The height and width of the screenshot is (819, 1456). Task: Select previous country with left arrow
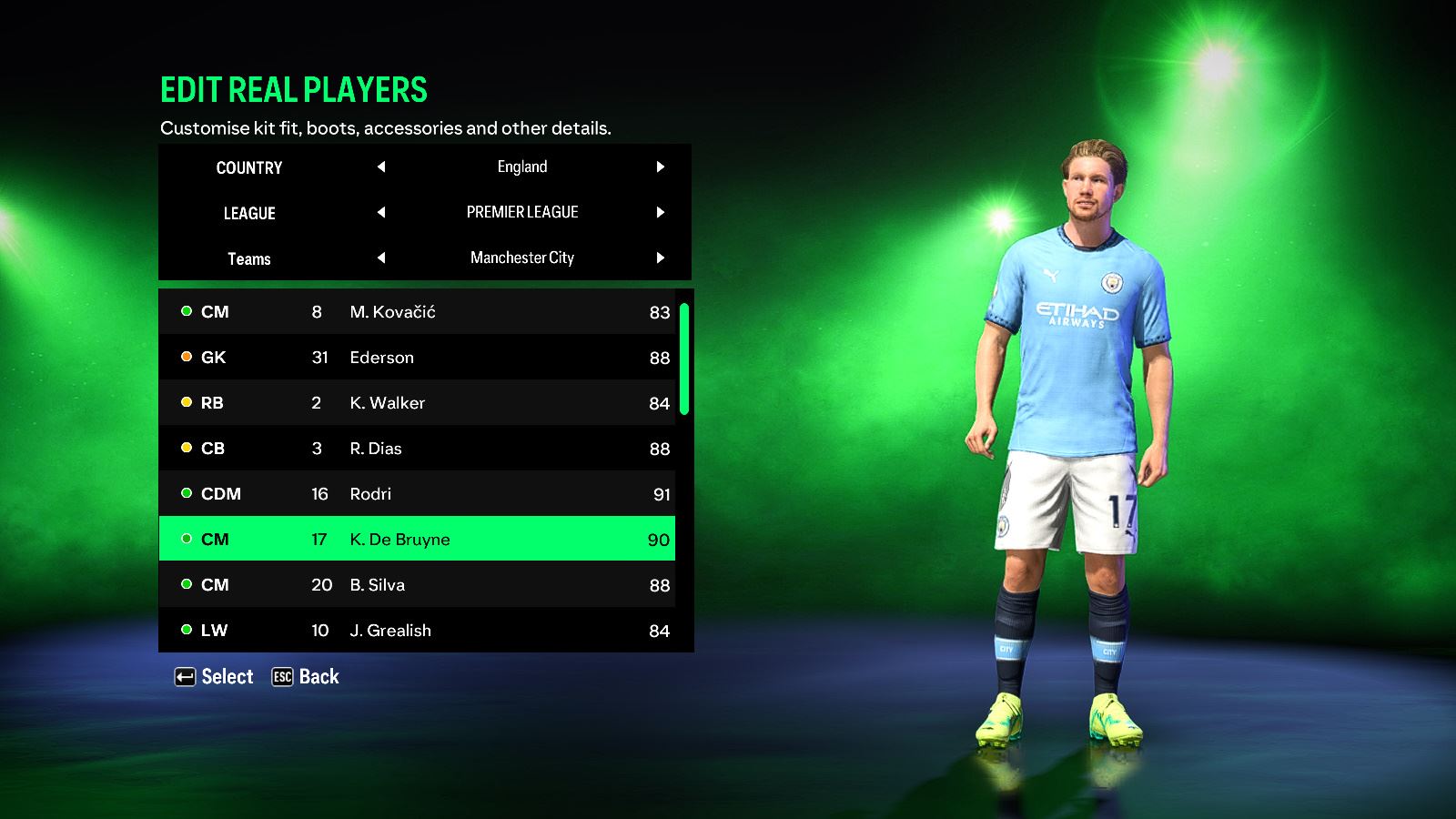(x=381, y=167)
